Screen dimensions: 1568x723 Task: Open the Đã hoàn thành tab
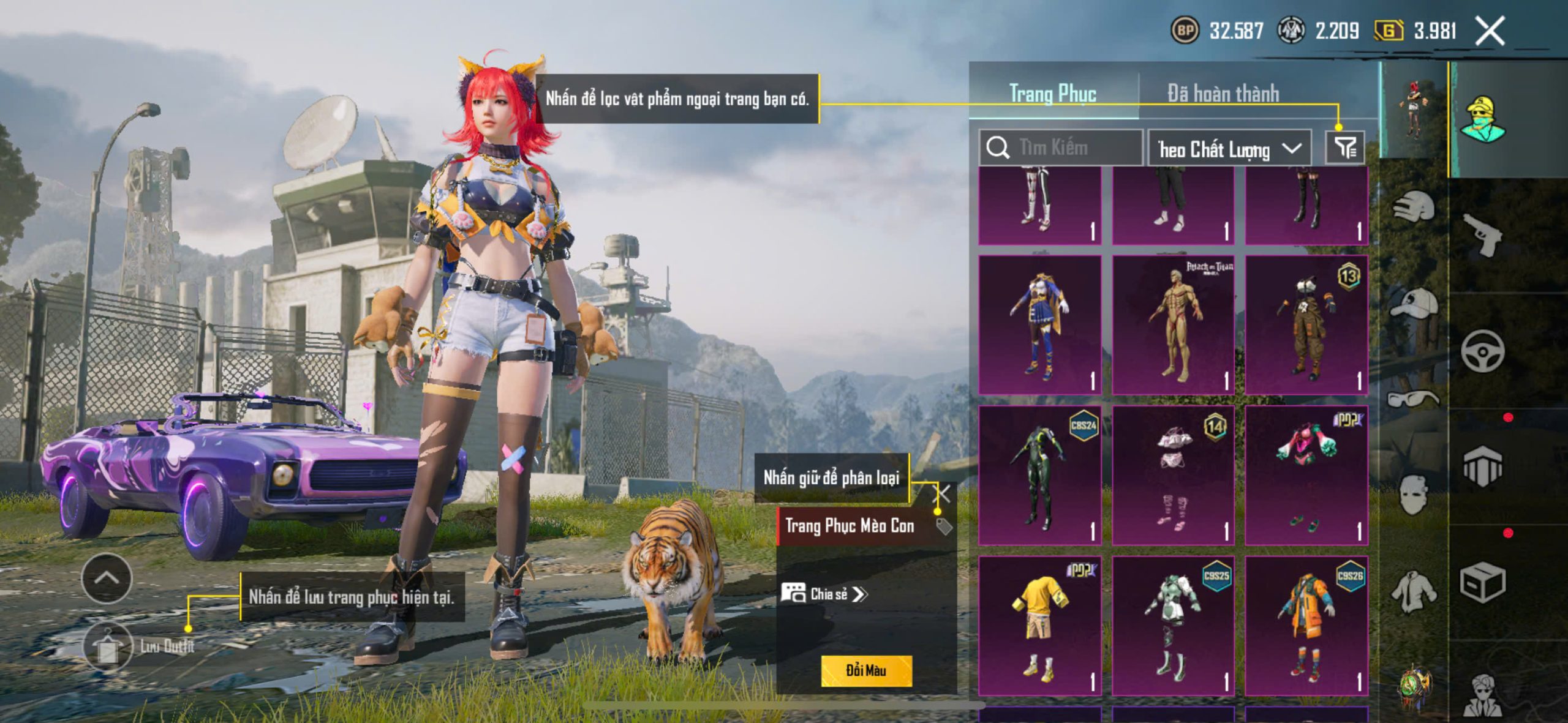[1223, 94]
